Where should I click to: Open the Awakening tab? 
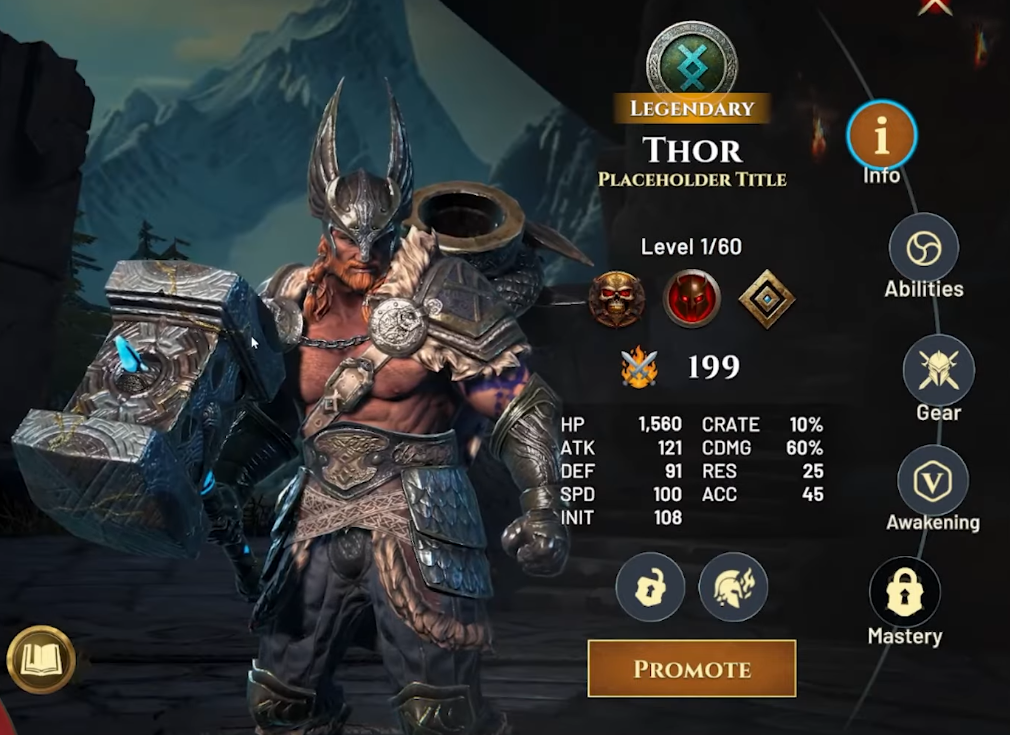(x=932, y=481)
